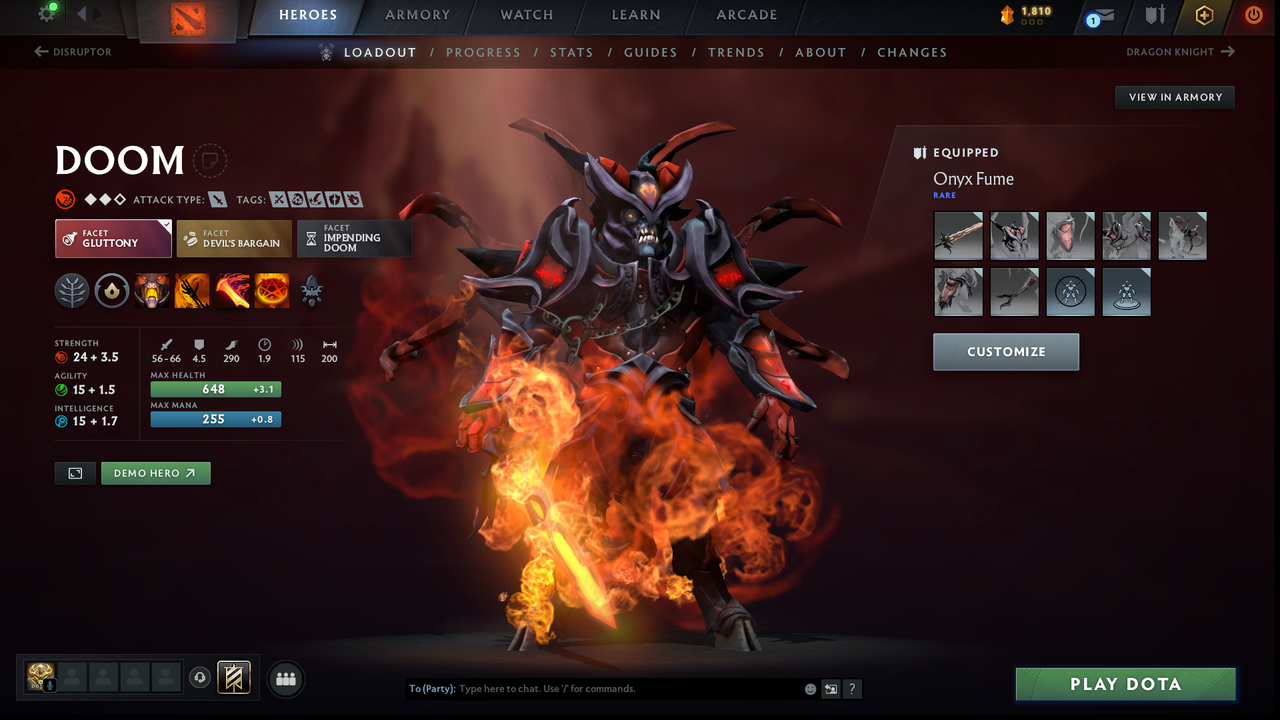Select the first Onyx Fume item thumbnail
This screenshot has height=720, width=1280.
coord(958,235)
